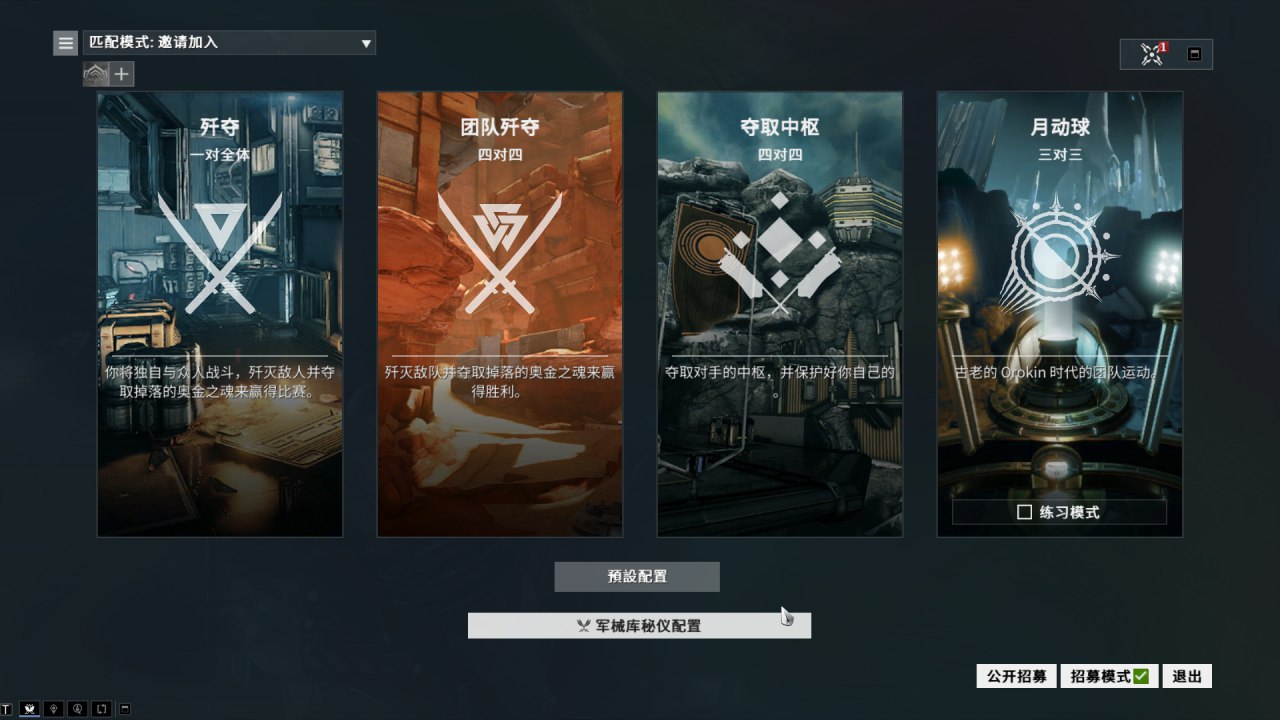Open the crossed-swords notification icon
The image size is (1280, 720).
click(x=1152, y=54)
